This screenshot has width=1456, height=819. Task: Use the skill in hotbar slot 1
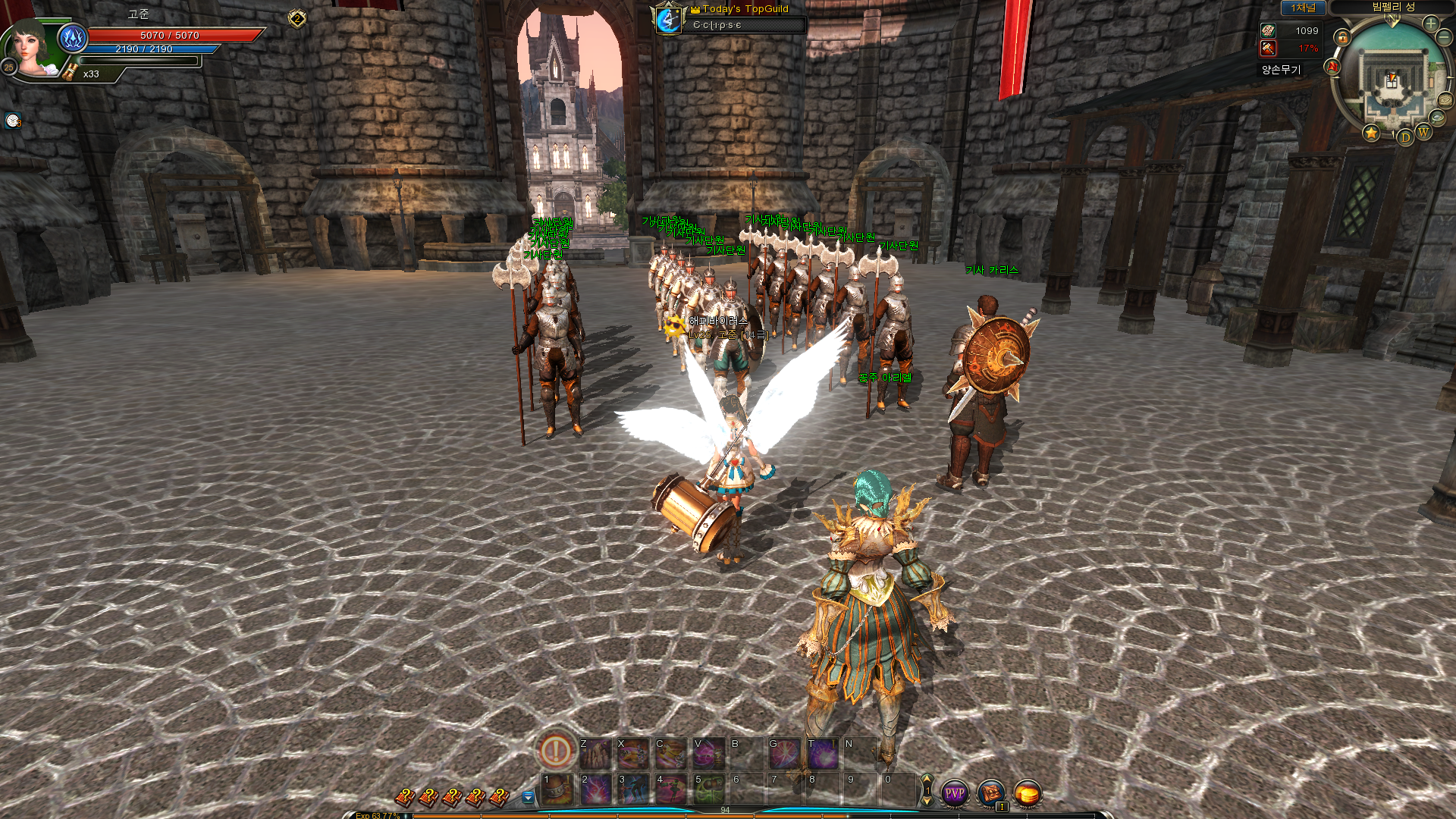pos(557,789)
